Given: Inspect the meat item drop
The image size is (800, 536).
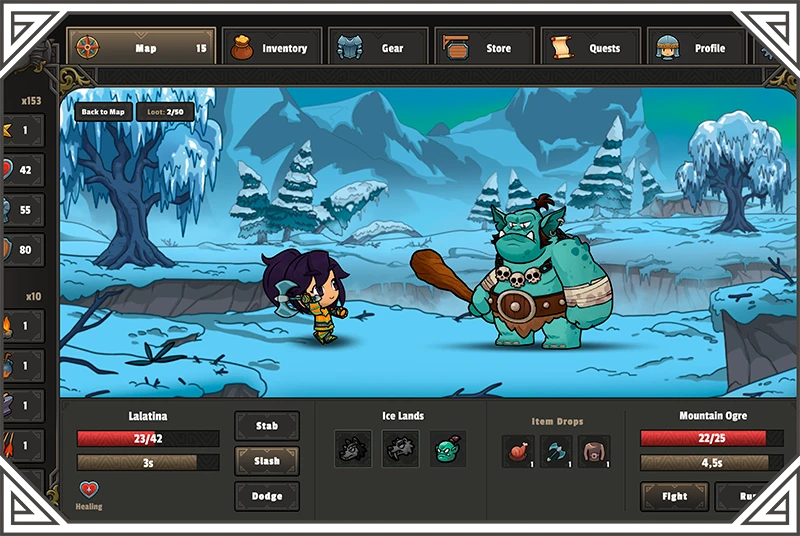Looking at the screenshot, I should coord(518,451).
